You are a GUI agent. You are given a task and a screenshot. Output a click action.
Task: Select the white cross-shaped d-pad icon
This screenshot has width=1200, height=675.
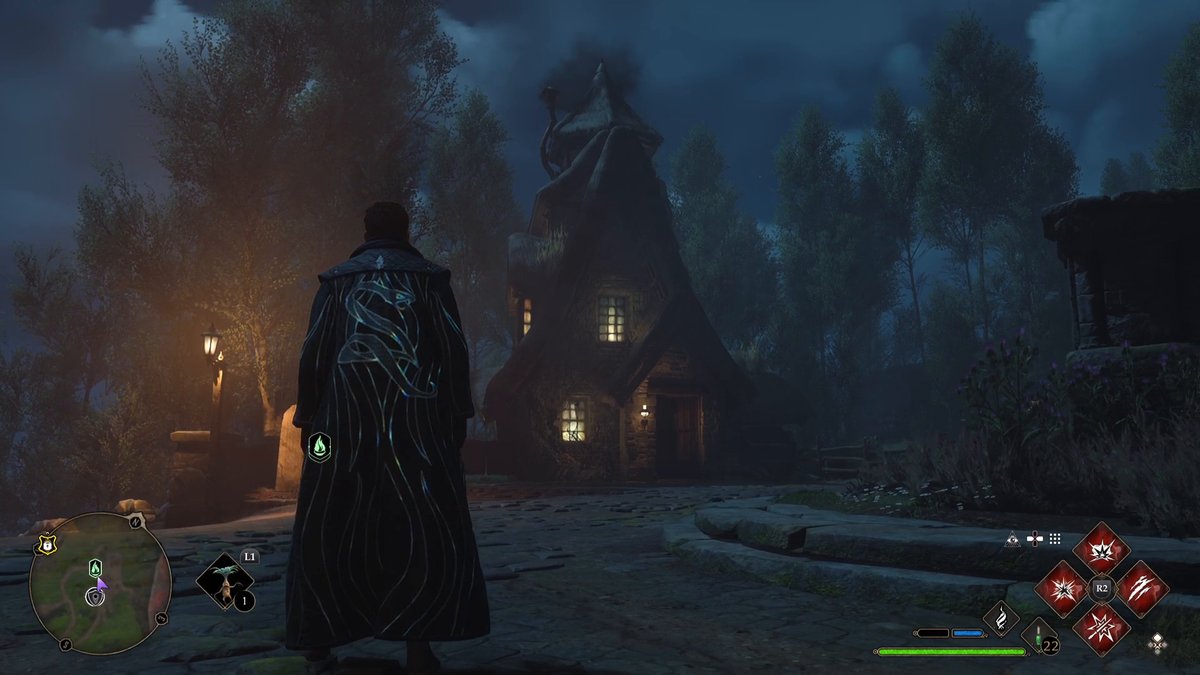[x=1034, y=539]
